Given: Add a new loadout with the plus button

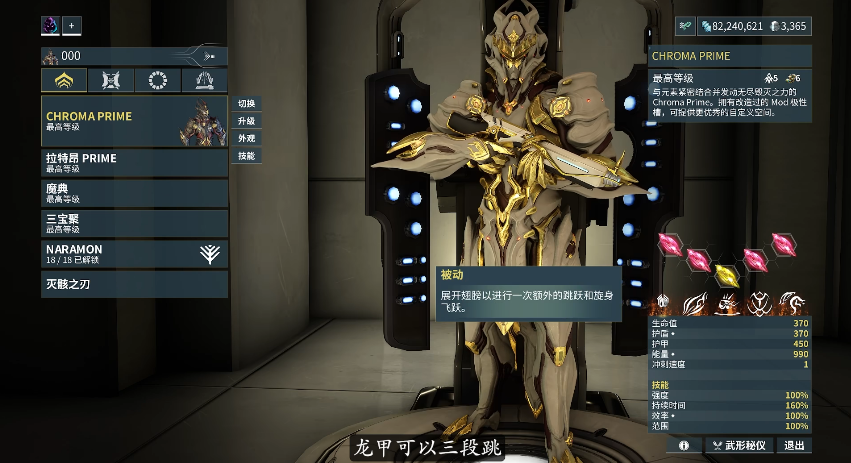Looking at the screenshot, I should (x=72, y=26).
